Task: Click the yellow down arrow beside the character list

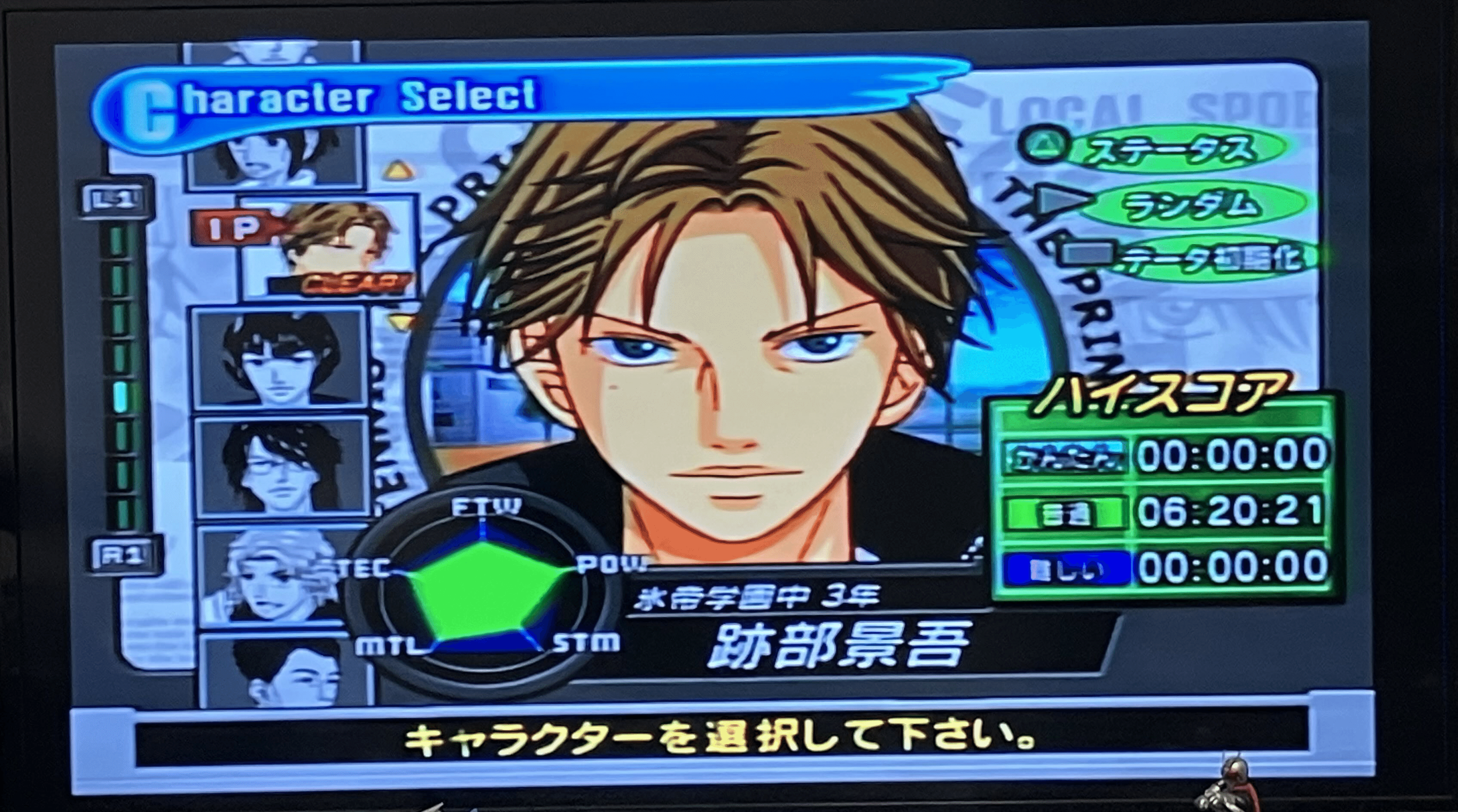Action: (x=403, y=321)
